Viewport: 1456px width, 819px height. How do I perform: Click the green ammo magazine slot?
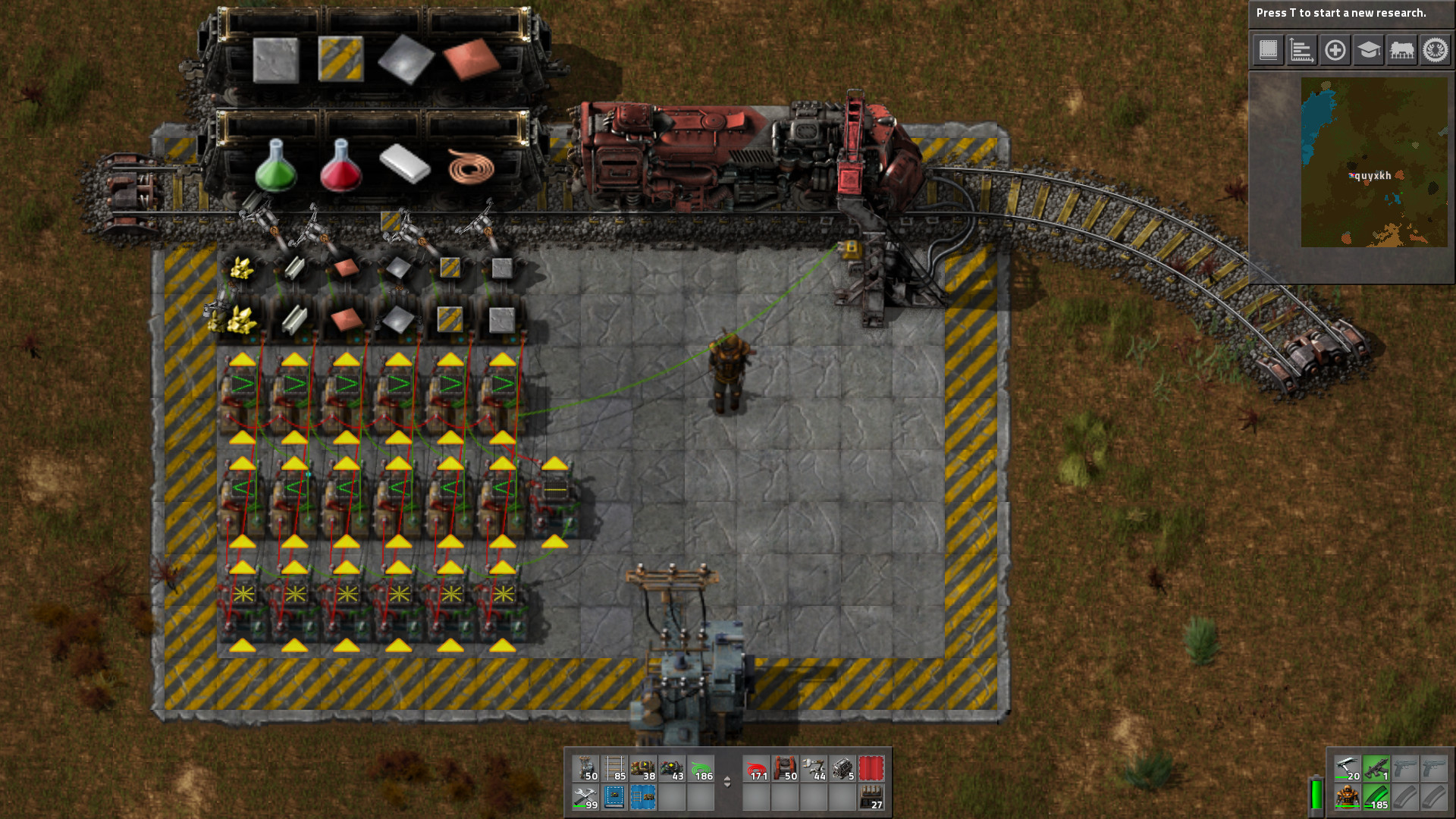(1376, 797)
